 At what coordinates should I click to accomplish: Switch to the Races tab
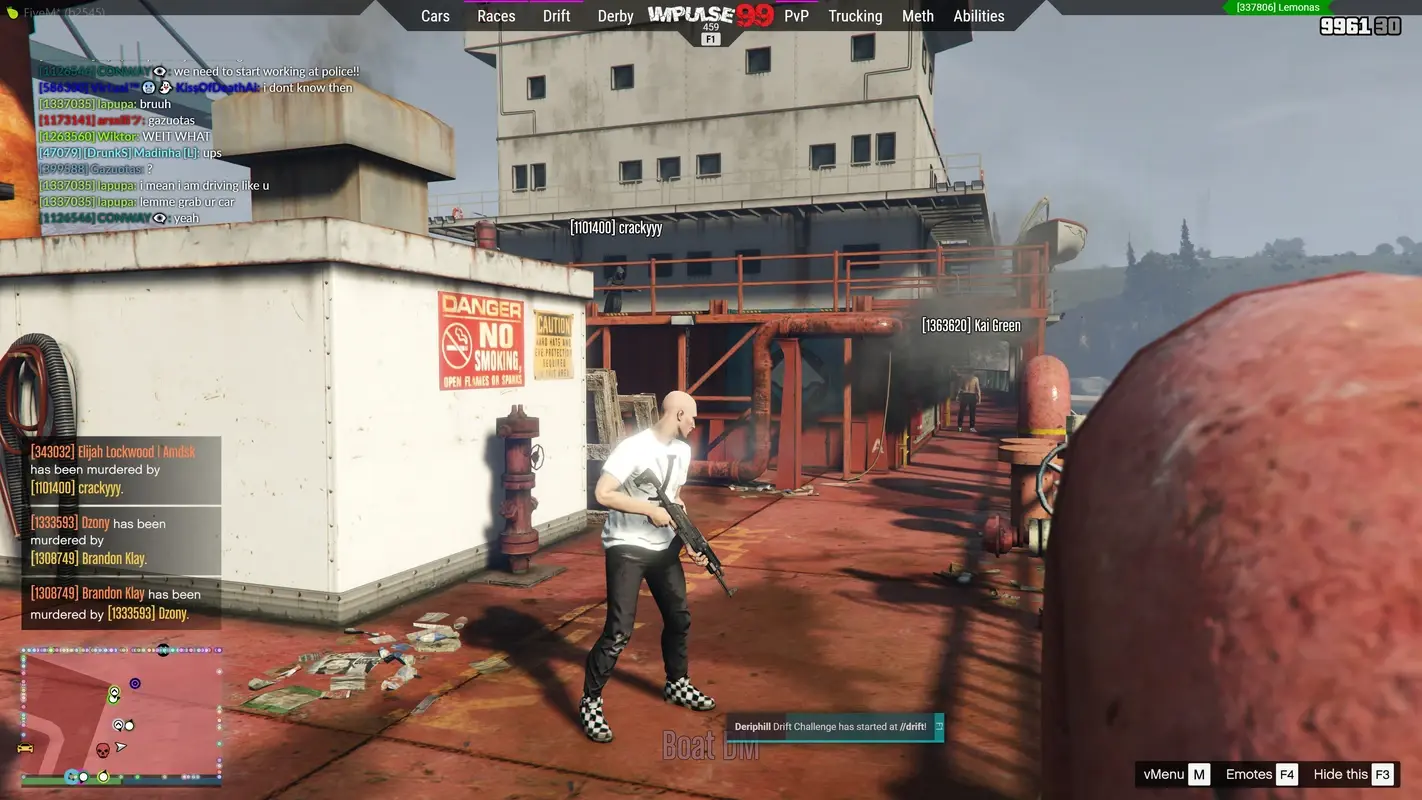click(x=495, y=16)
